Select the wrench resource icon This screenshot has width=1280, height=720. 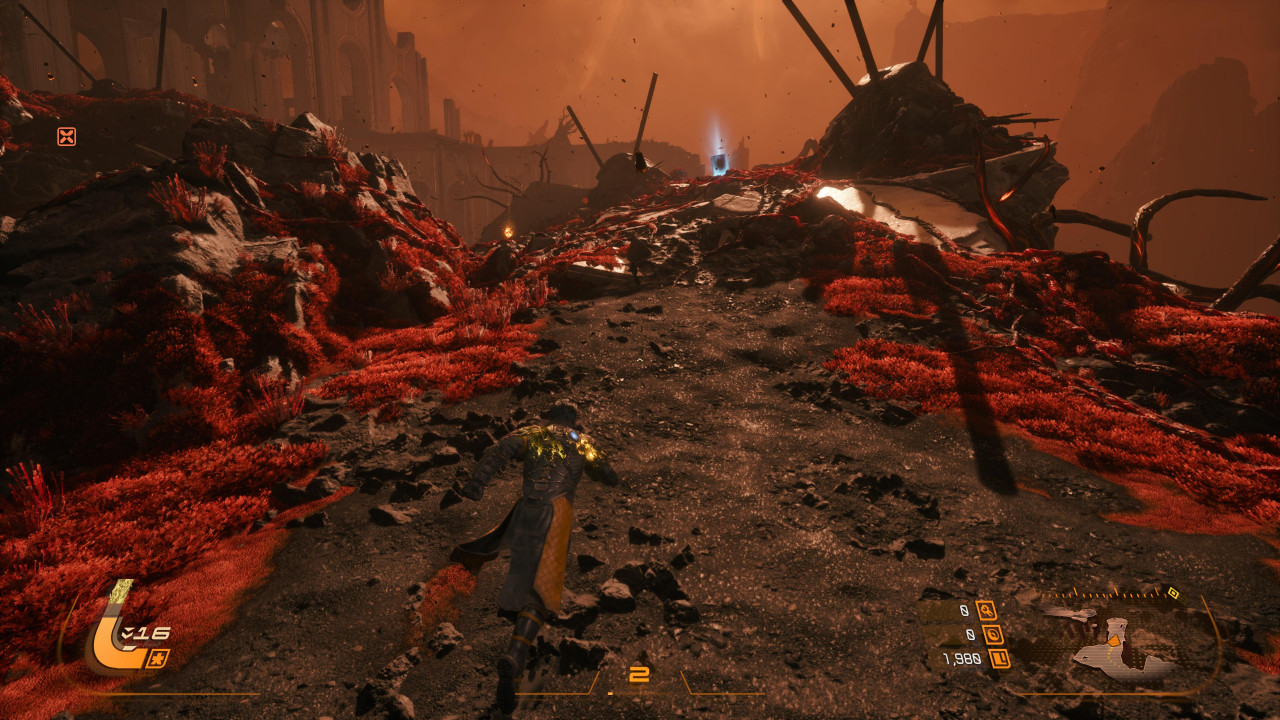coord(986,610)
